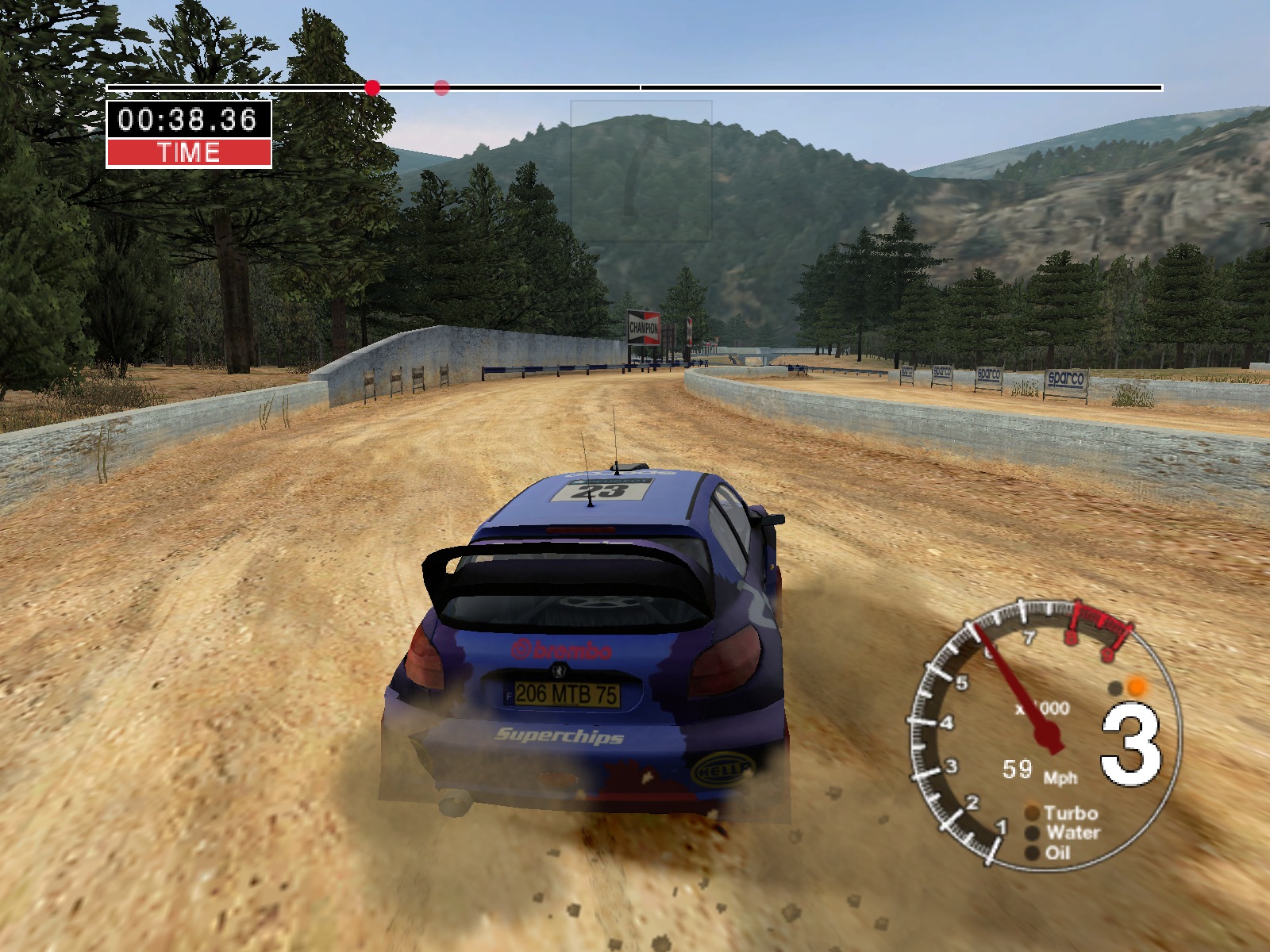Click the faded red rival progress marker

click(x=442, y=88)
